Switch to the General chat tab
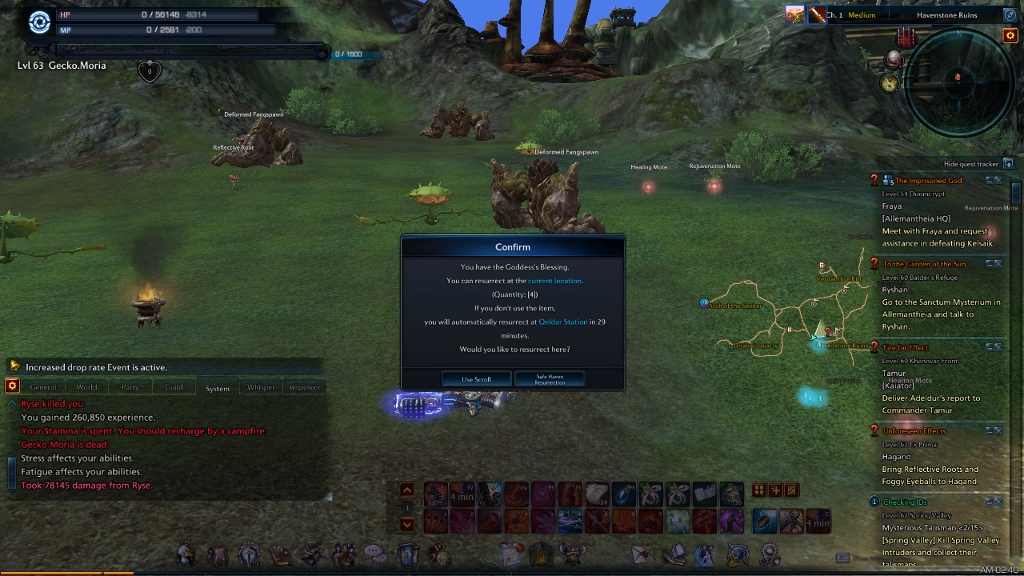Image resolution: width=1024 pixels, height=576 pixels. [x=43, y=387]
